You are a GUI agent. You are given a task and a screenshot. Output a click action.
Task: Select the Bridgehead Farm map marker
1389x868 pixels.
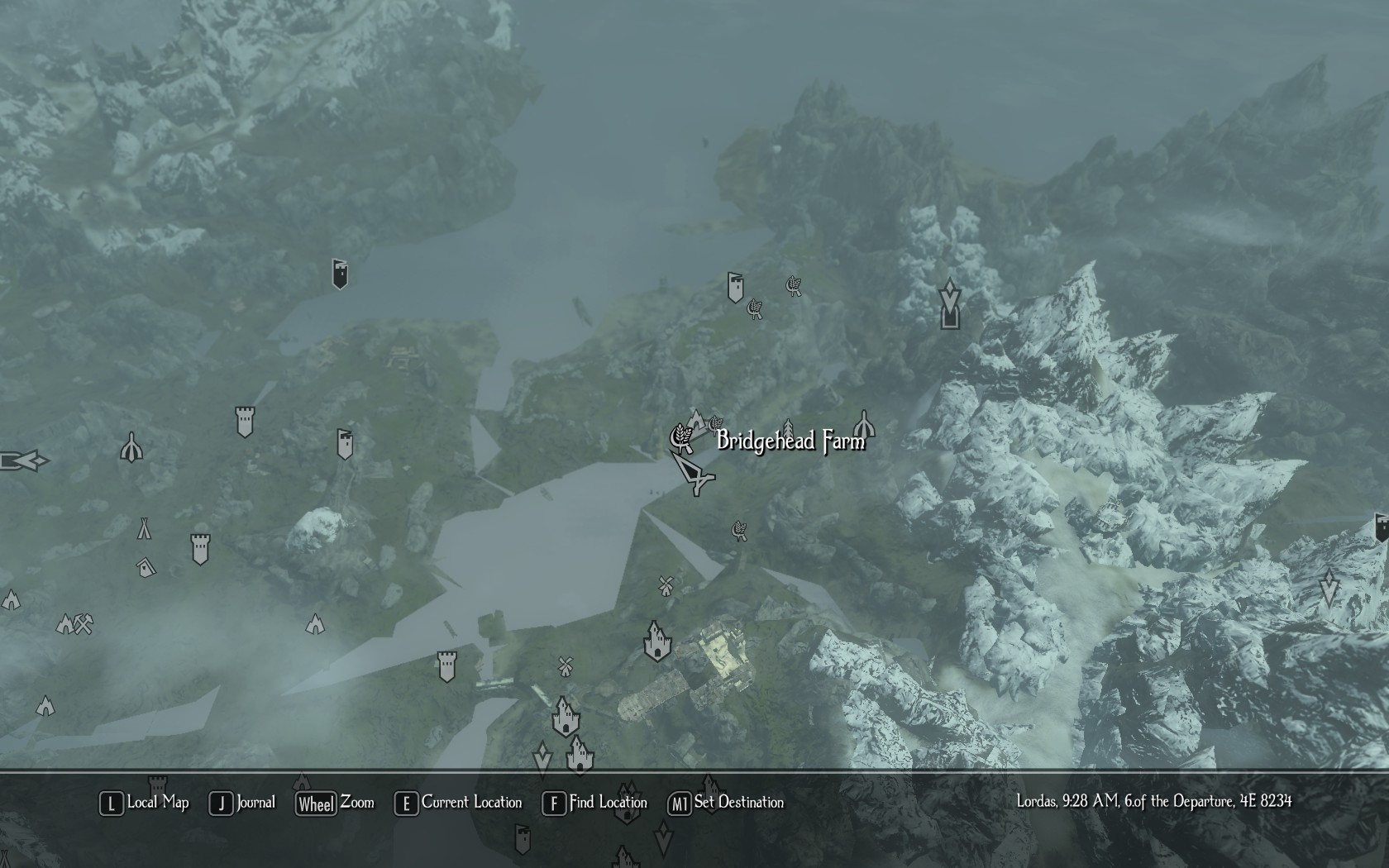[681, 437]
